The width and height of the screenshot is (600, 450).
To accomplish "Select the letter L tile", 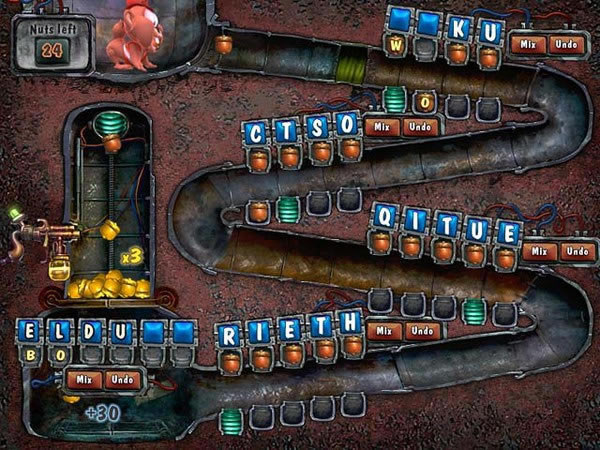I will pyautogui.click(x=61, y=331).
